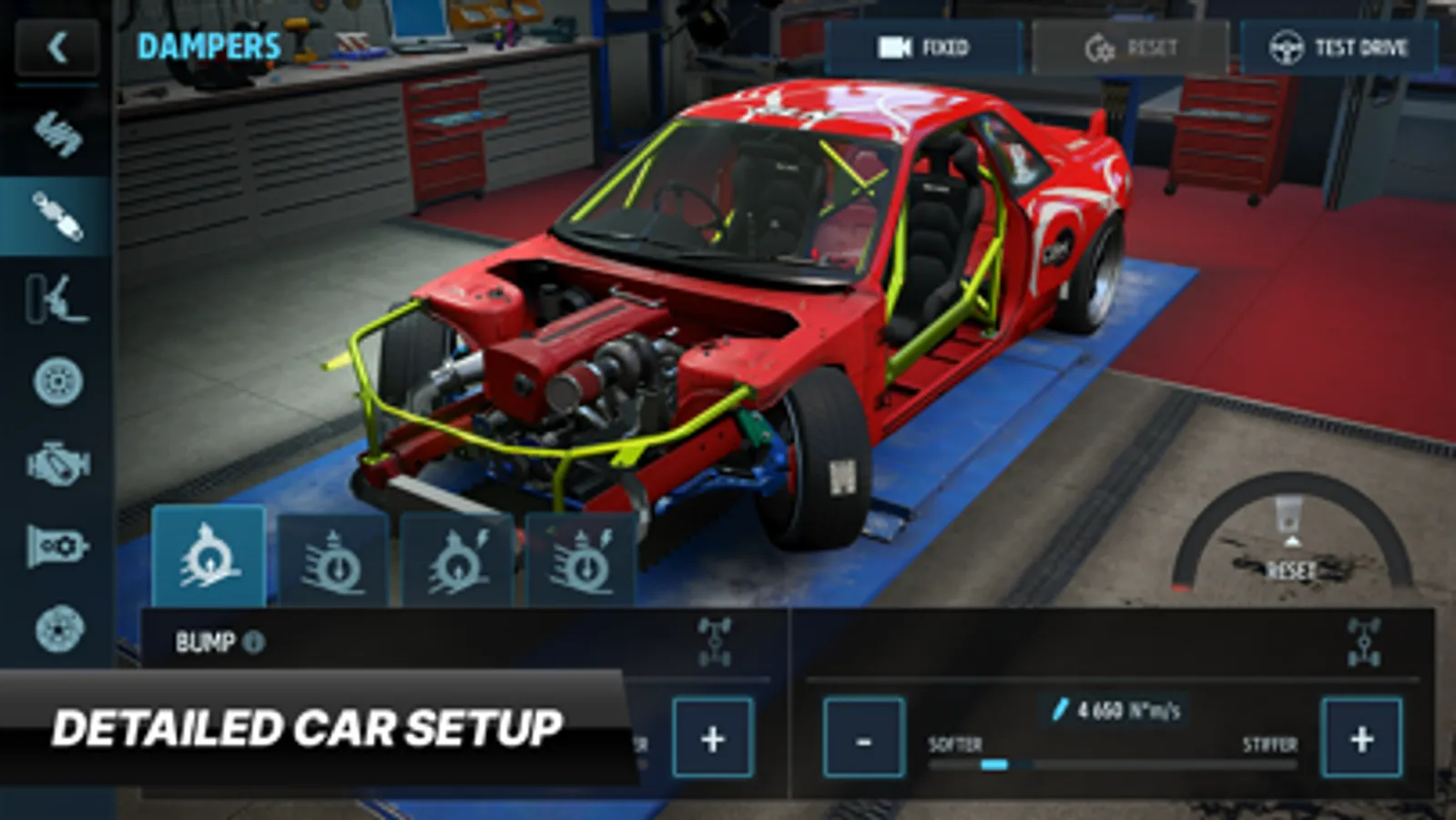The width and height of the screenshot is (1456, 820).
Task: Click the info icon next to BUMP
Action: (x=252, y=642)
